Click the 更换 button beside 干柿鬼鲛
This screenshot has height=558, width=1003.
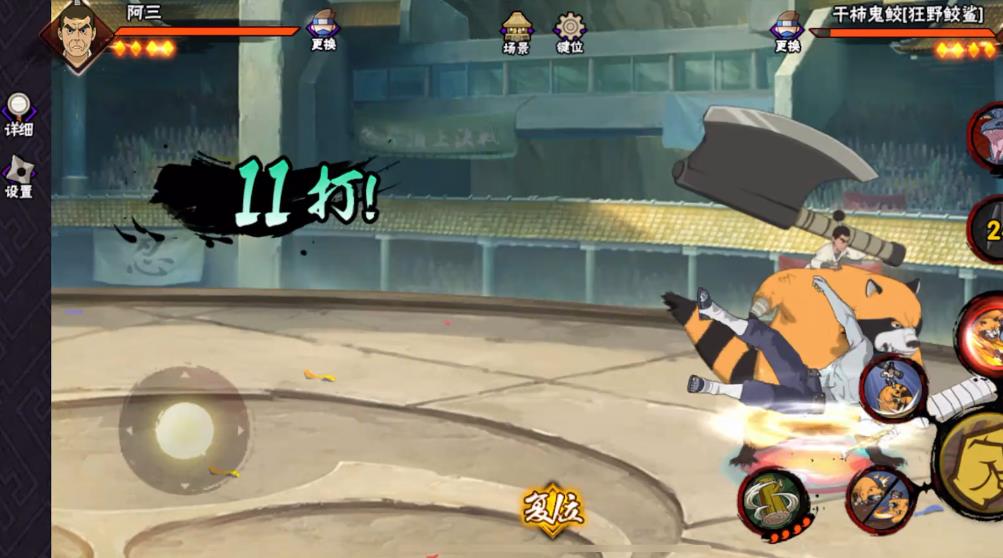[788, 30]
